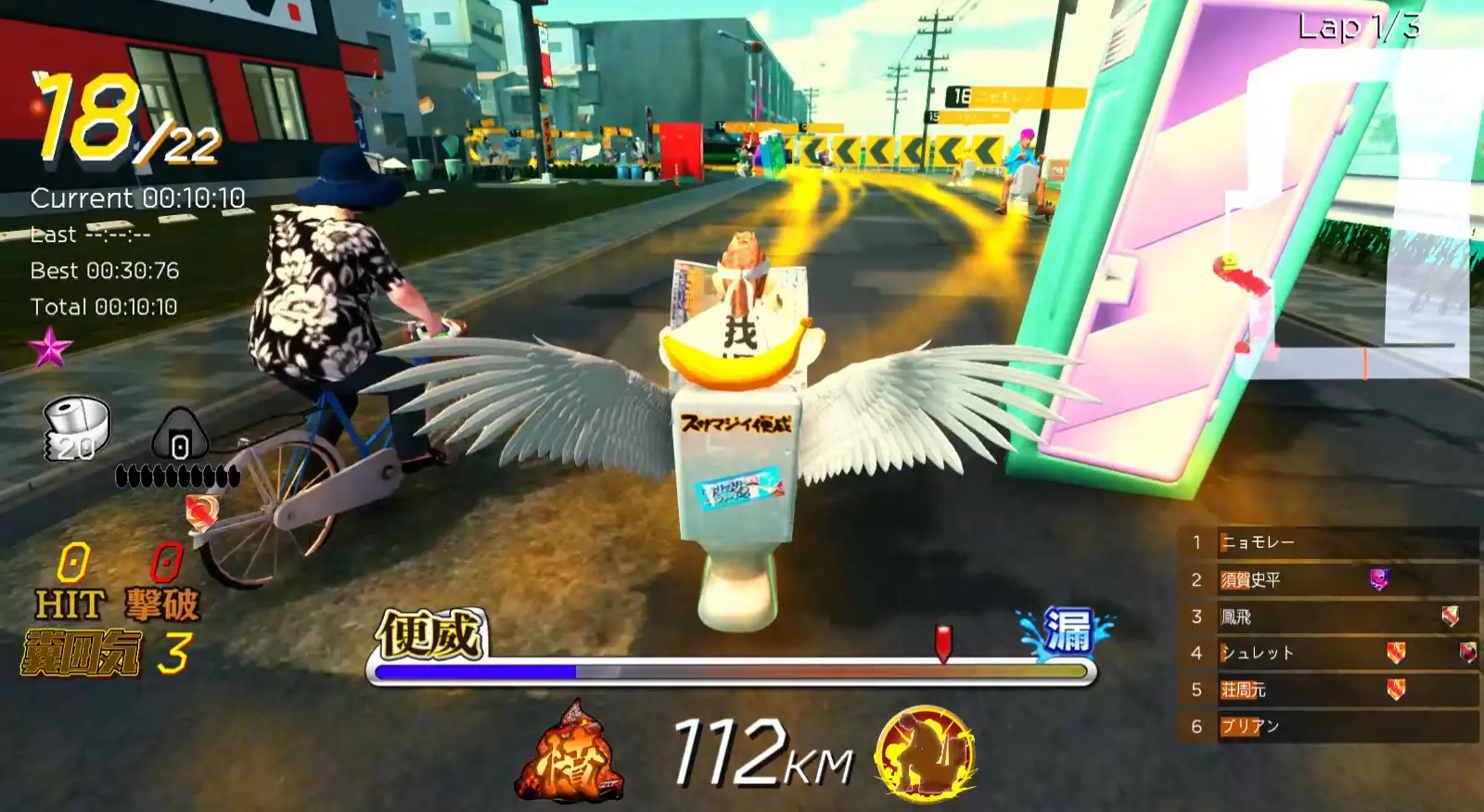Select the burning poop icon near the speedometer
The width and height of the screenshot is (1484, 812).
[x=573, y=749]
